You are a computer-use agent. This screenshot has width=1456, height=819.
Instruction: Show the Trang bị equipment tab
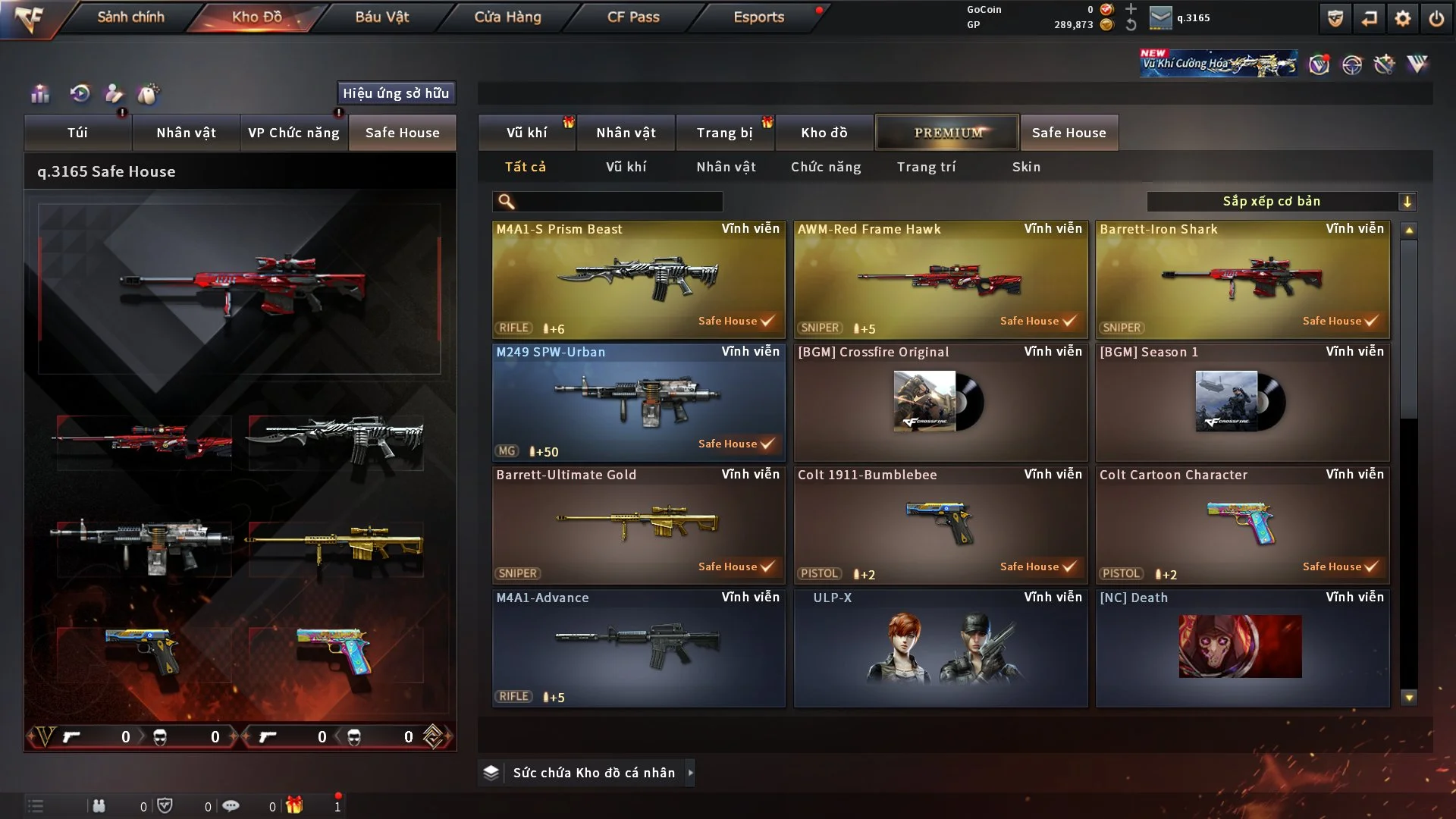[724, 133]
